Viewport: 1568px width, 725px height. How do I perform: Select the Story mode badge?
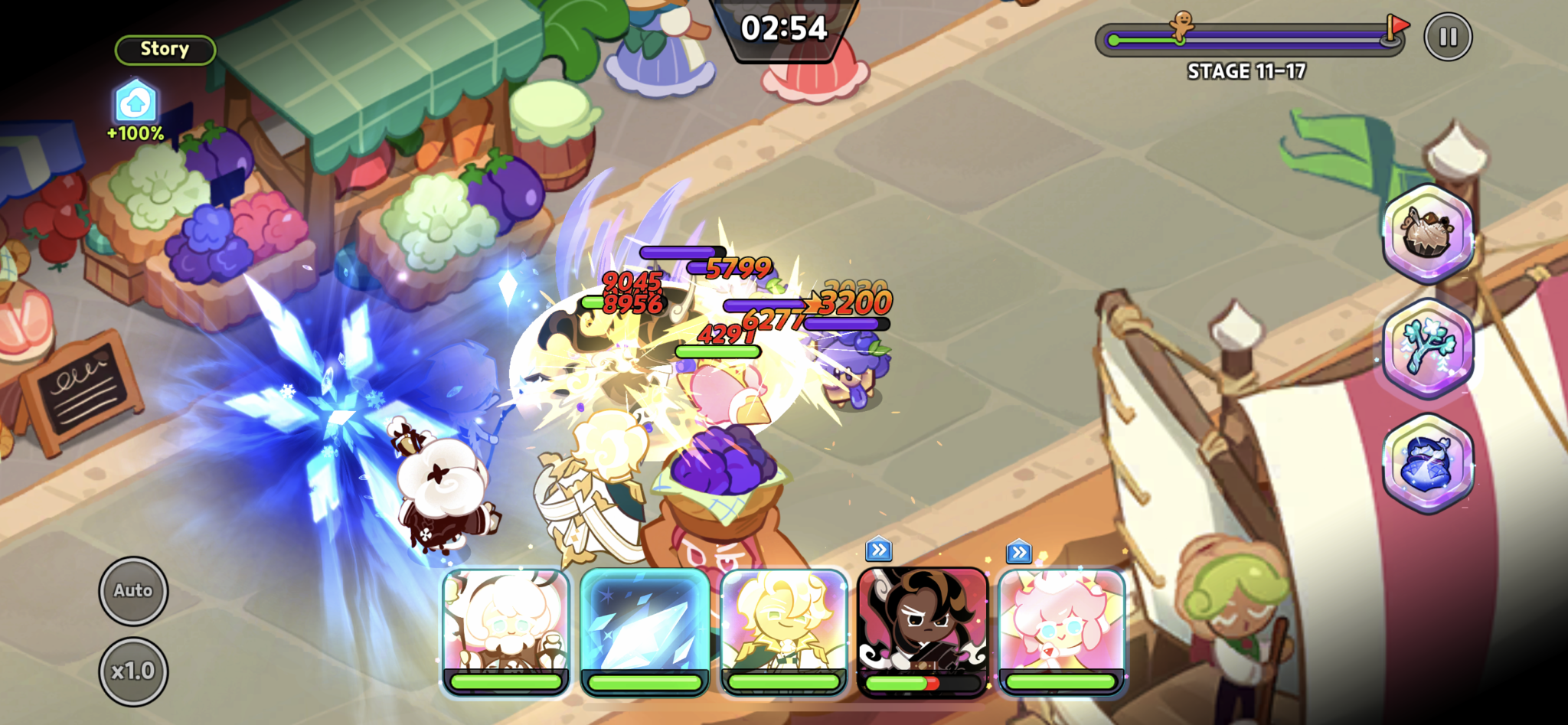(x=164, y=49)
